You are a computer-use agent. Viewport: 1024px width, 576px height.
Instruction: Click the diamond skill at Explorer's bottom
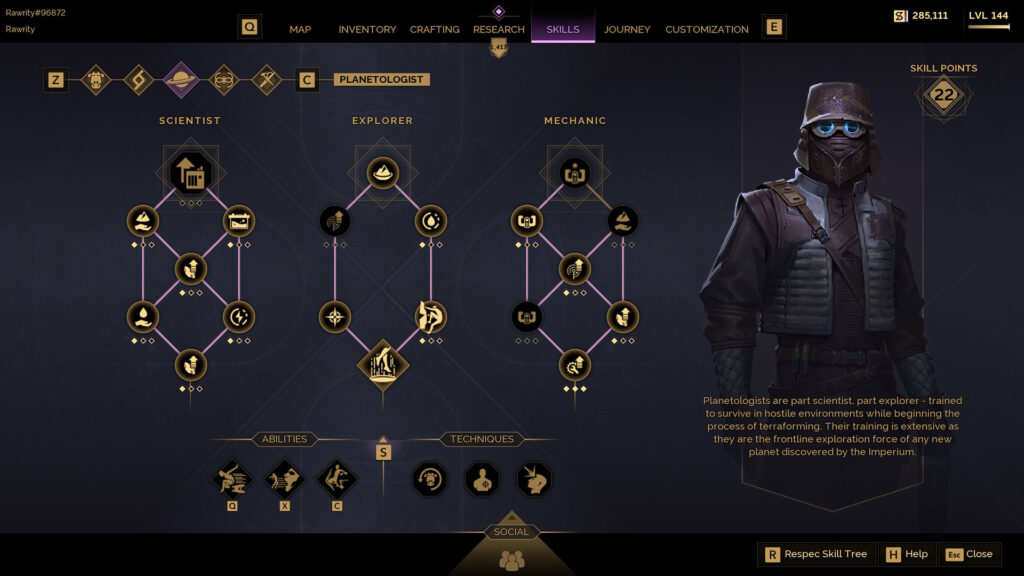383,365
